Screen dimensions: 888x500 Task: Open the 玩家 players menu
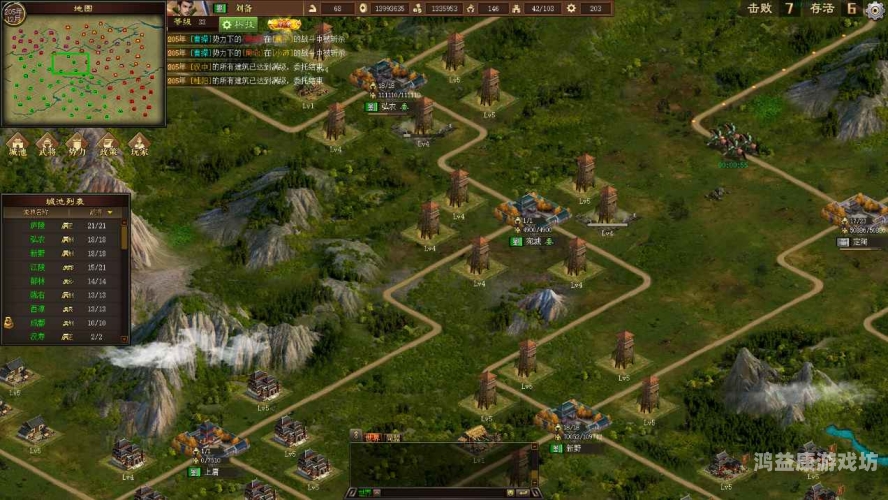139,146
